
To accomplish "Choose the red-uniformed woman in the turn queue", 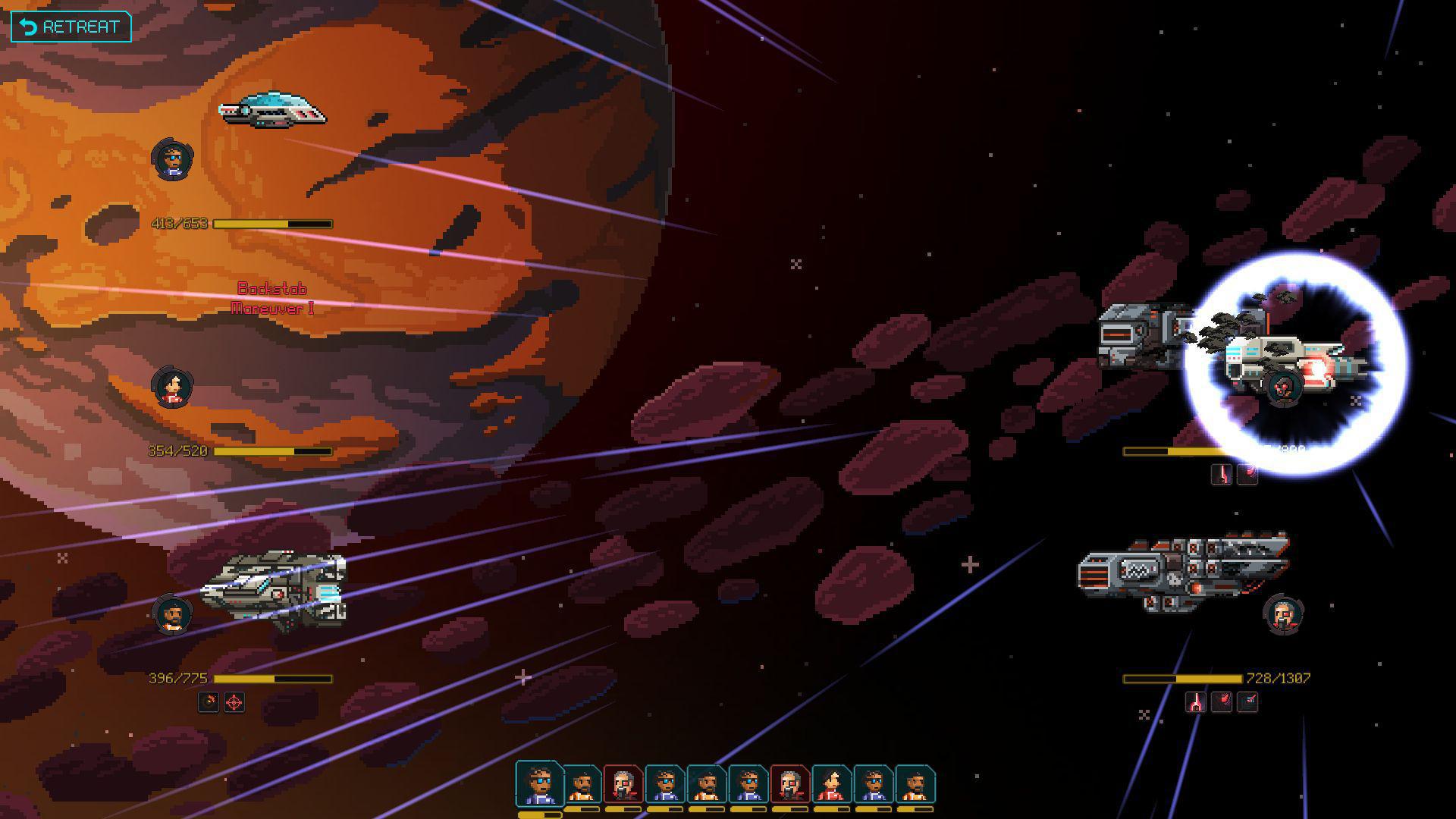I will [832, 786].
